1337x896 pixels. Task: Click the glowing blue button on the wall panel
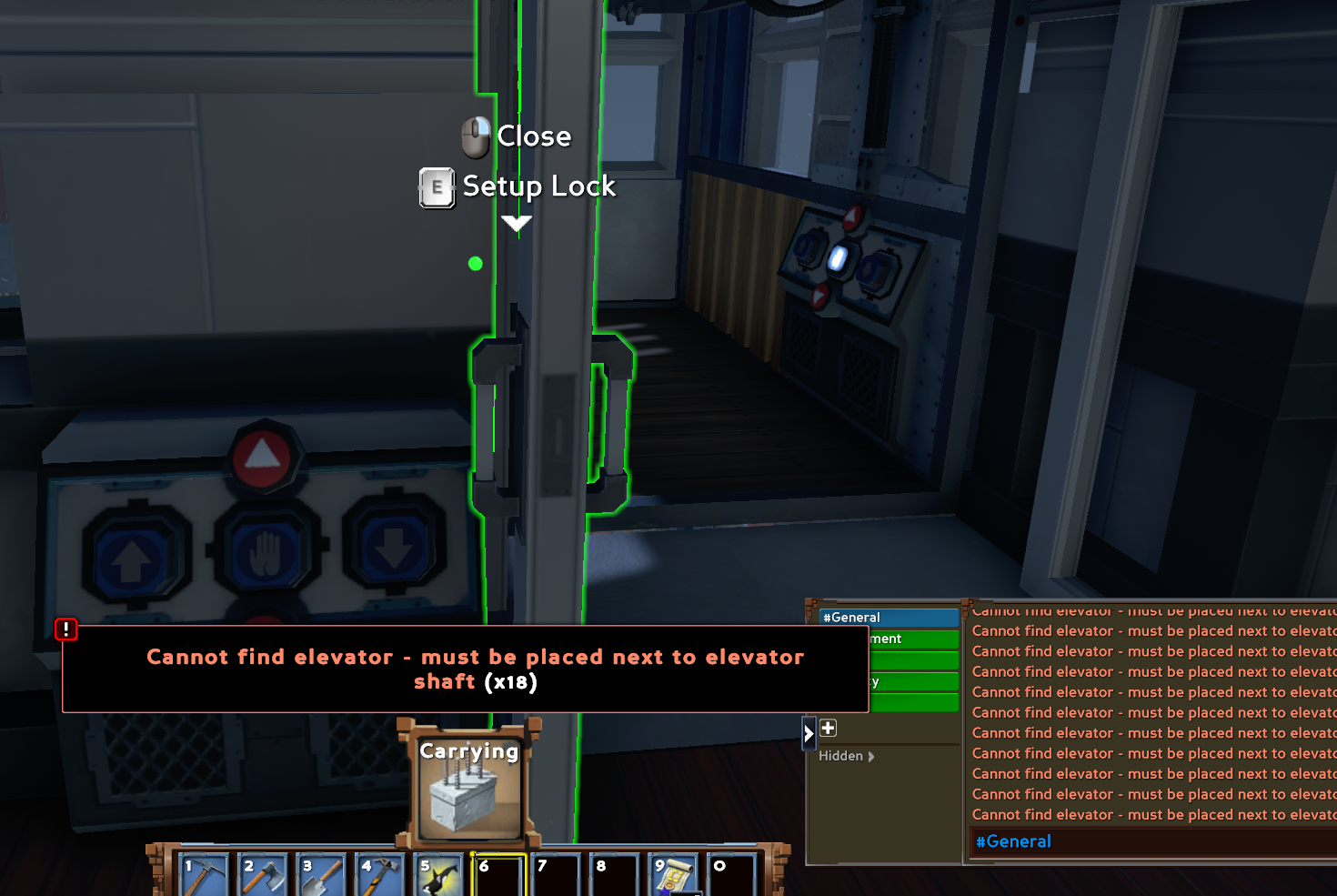tap(839, 258)
